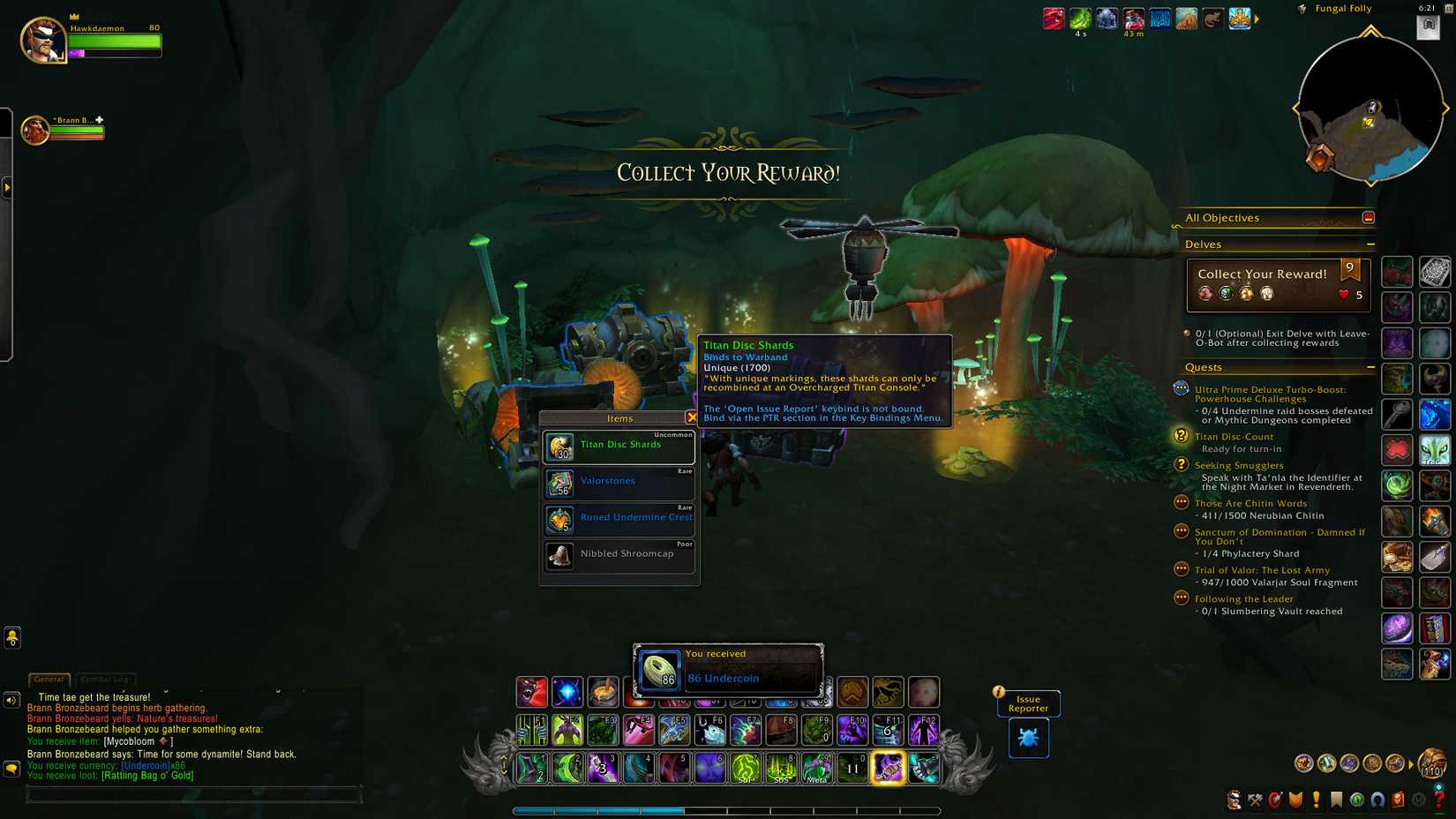
Task: Collapse the Delves section in the tracker
Action: (1372, 244)
